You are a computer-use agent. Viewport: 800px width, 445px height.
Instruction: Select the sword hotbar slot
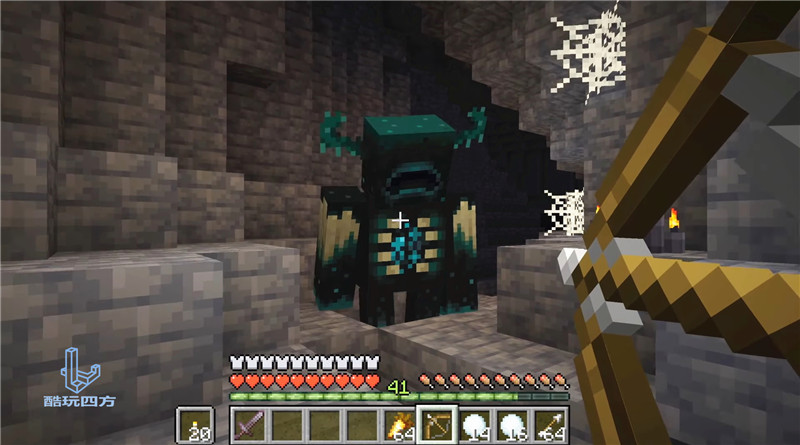click(x=250, y=425)
